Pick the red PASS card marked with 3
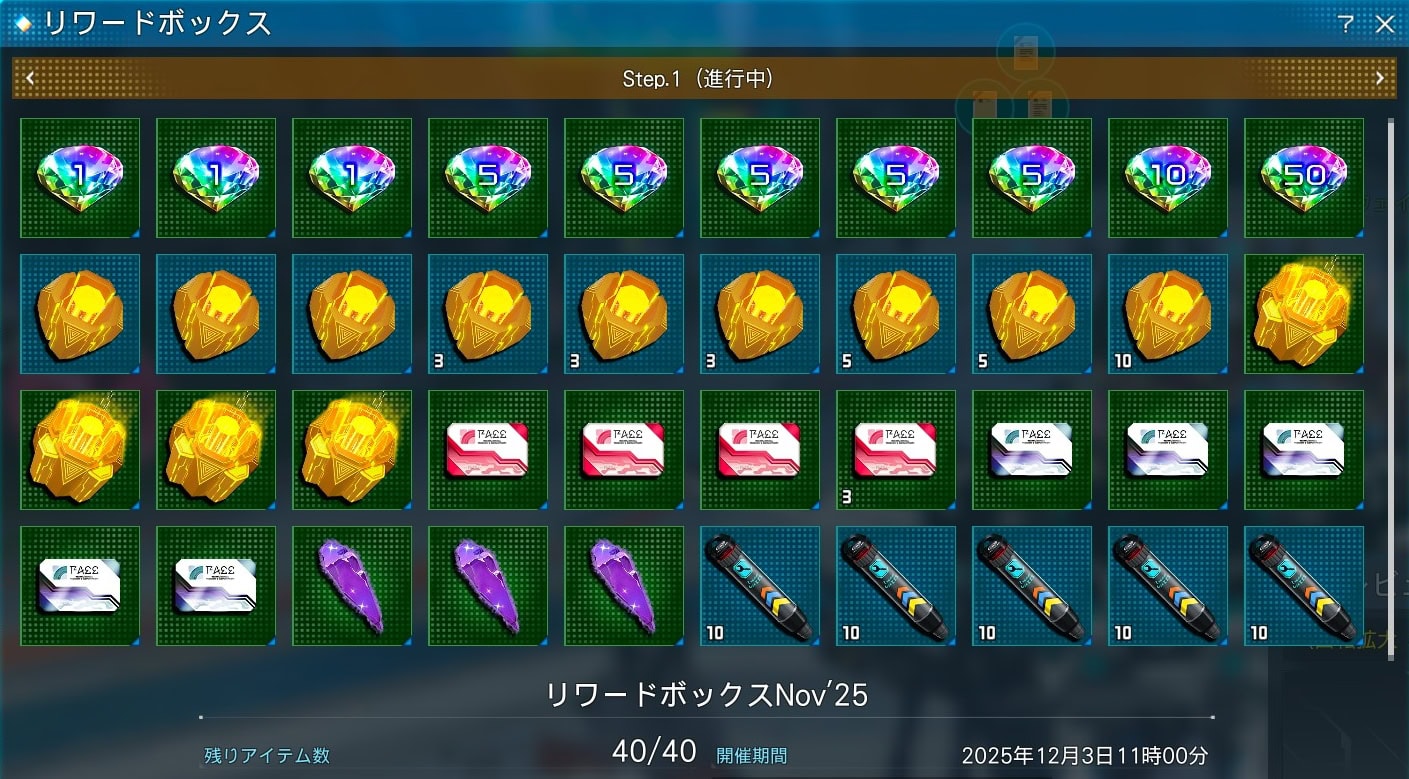 click(x=895, y=450)
